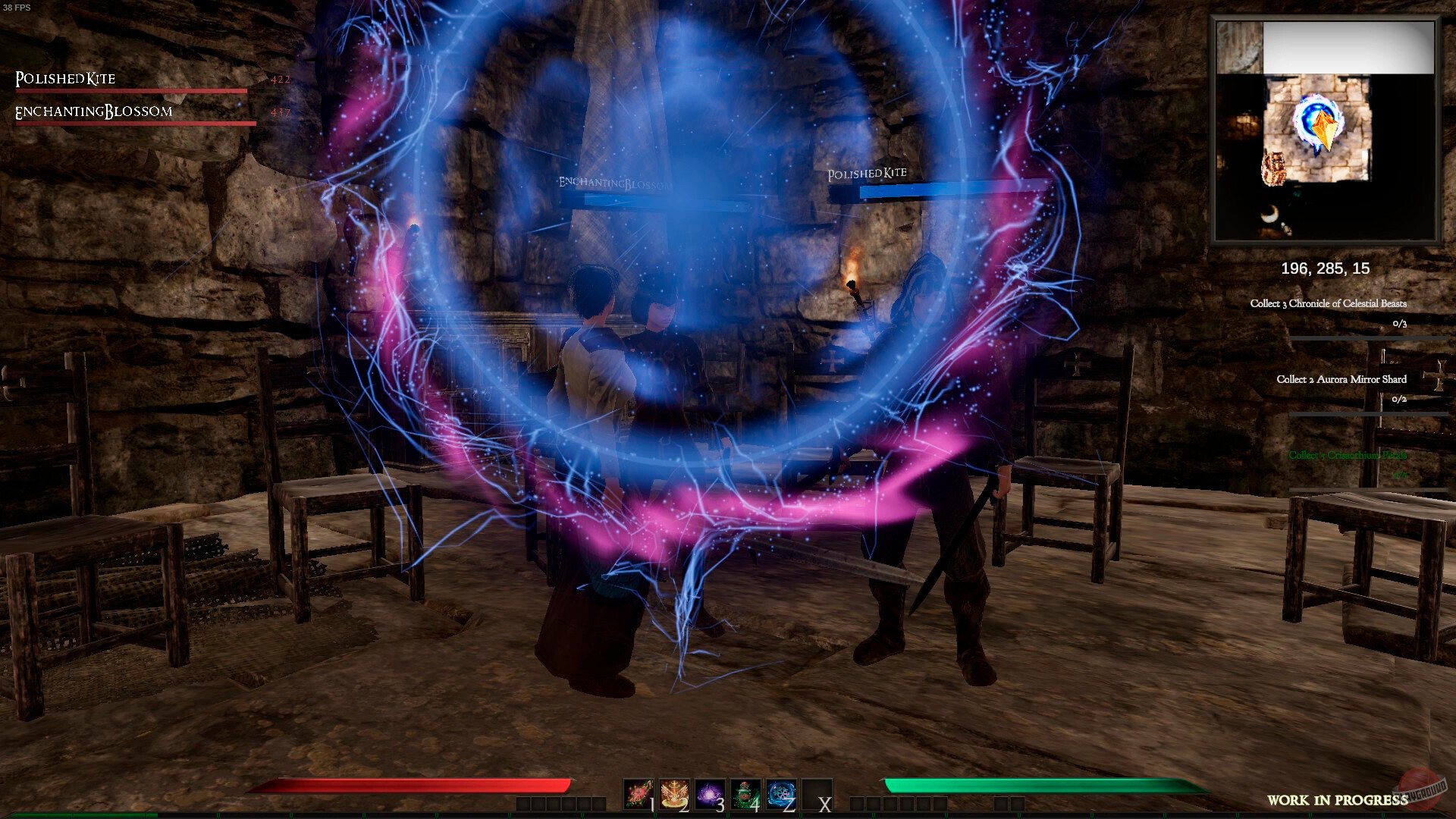Screen dimensions: 1456x819
Task: Click the glowing portal icon on the minimap
Action: [x=1317, y=121]
